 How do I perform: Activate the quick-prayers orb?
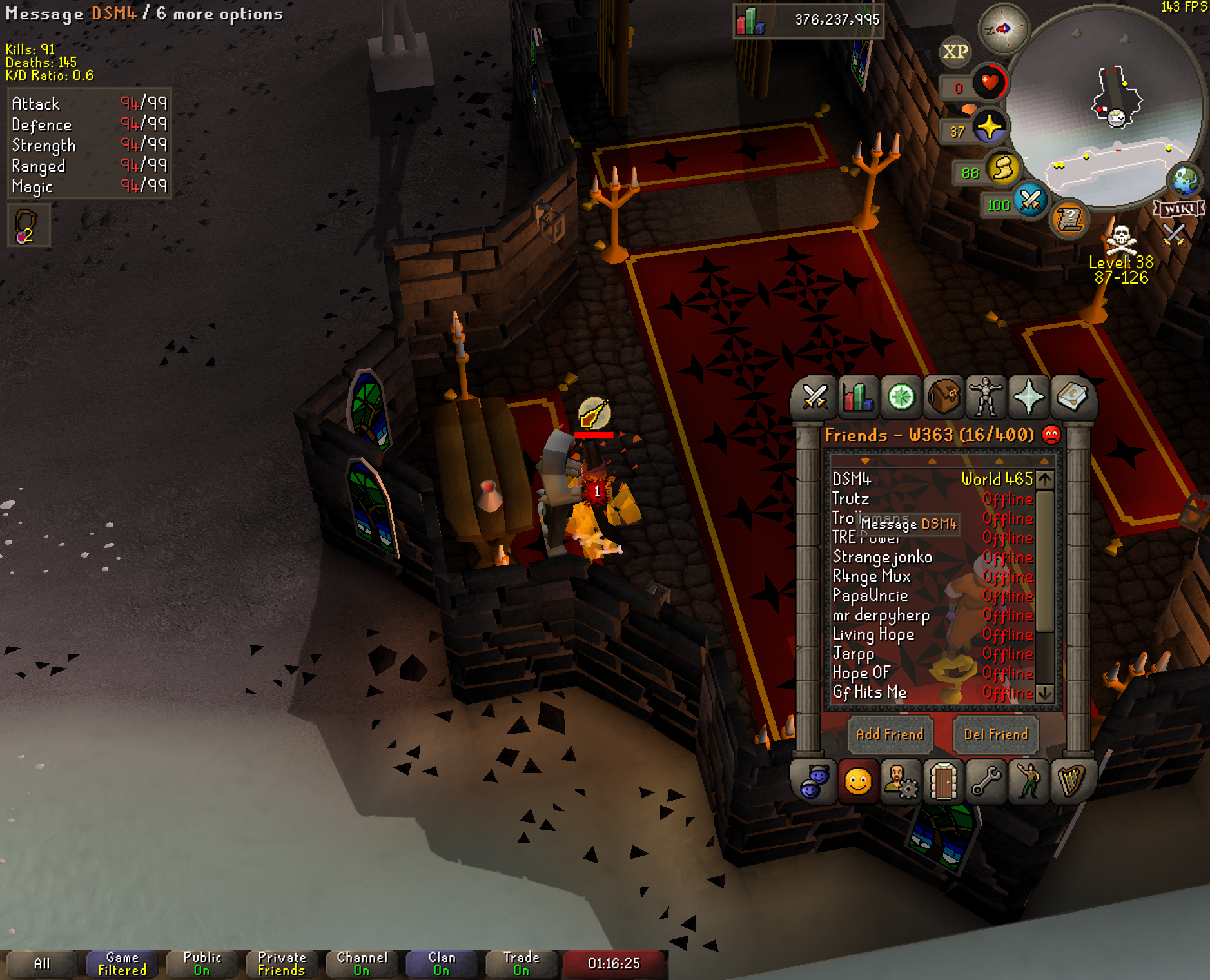[989, 127]
